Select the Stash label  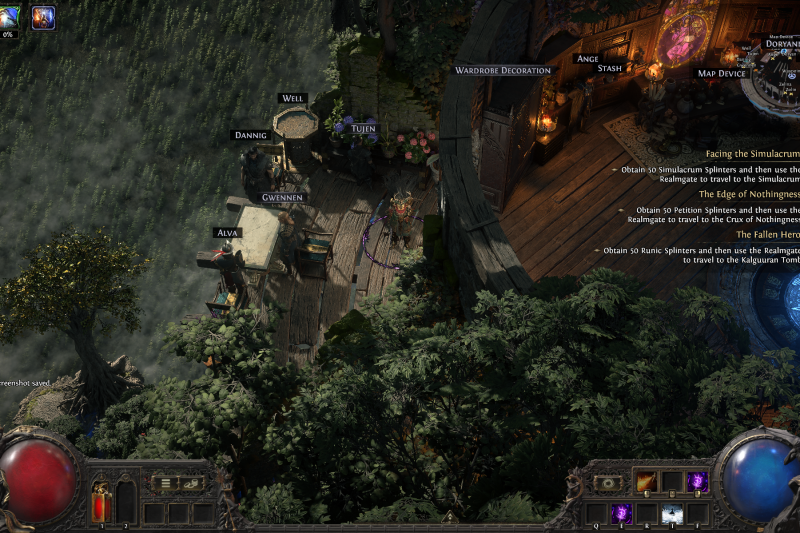(609, 68)
